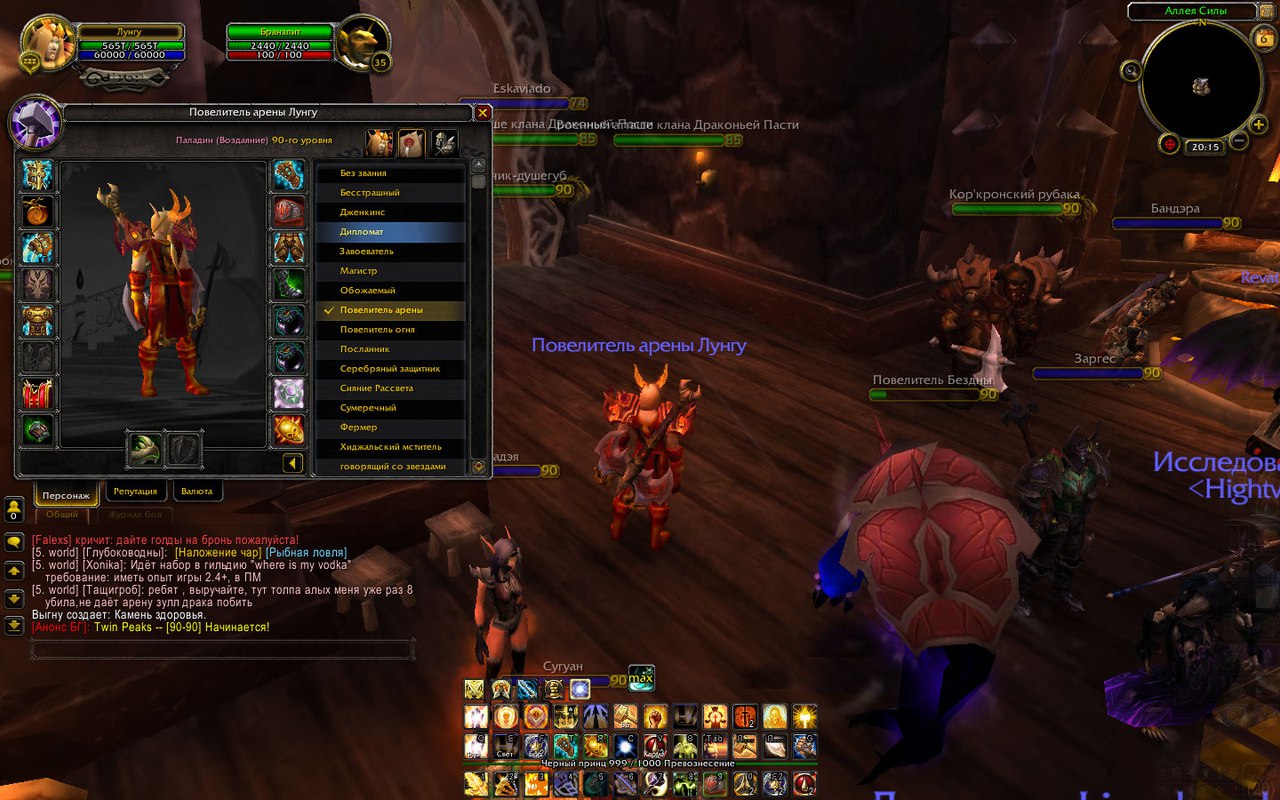Close the character panel
This screenshot has width=1280, height=800.
(482, 114)
